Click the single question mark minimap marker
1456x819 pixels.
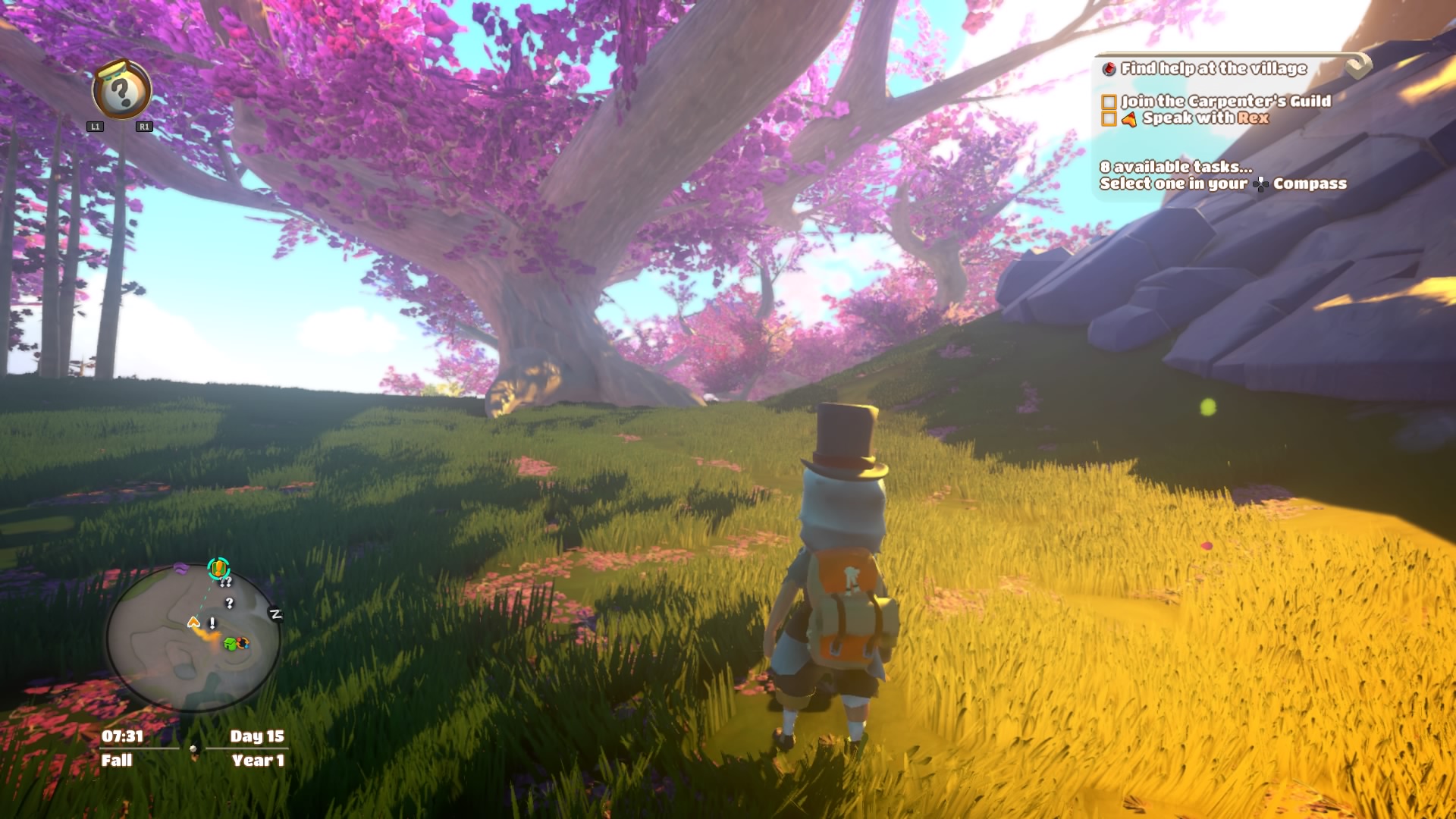(x=230, y=603)
